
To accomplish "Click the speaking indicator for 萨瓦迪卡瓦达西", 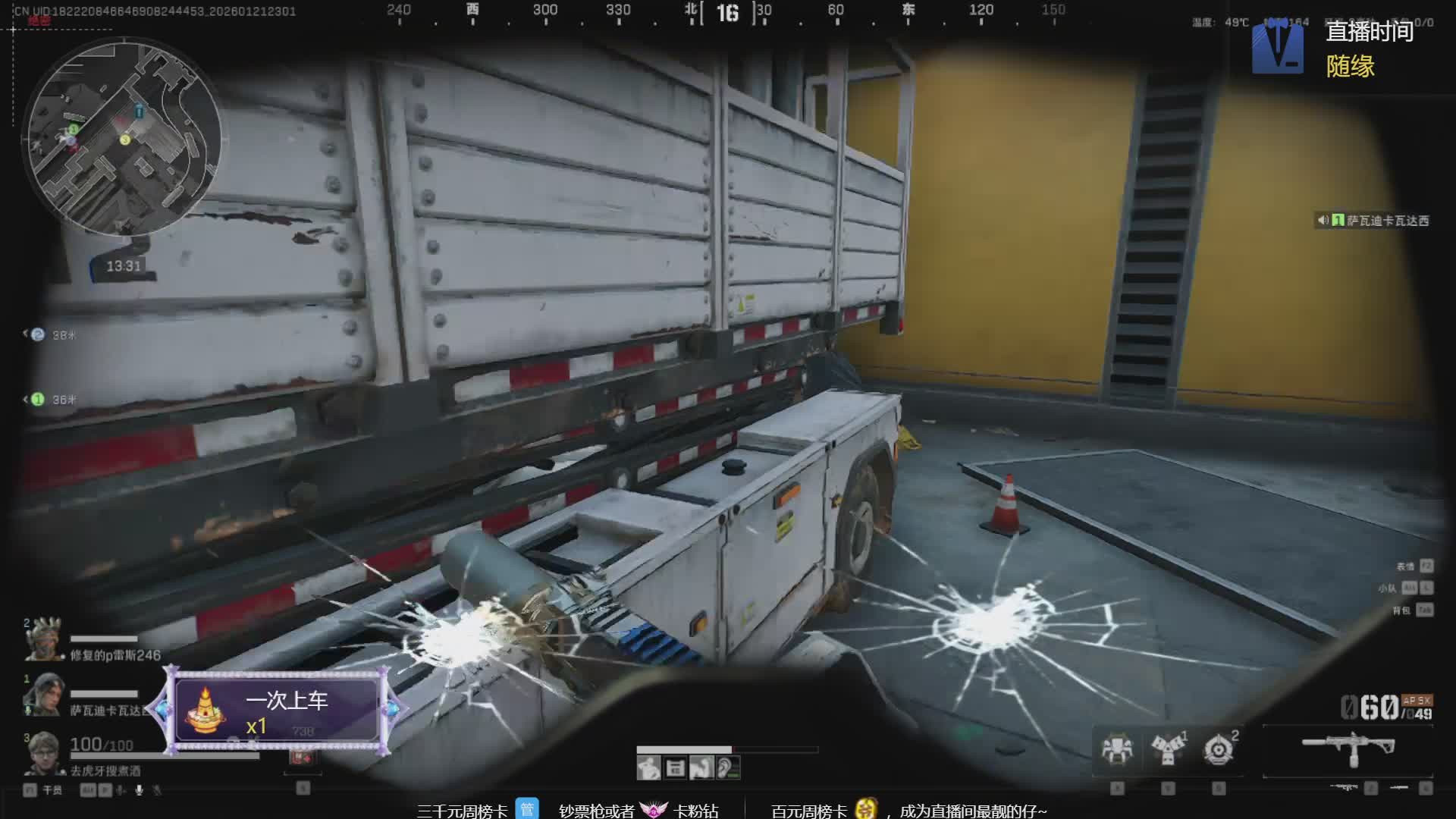I will (x=1323, y=221).
